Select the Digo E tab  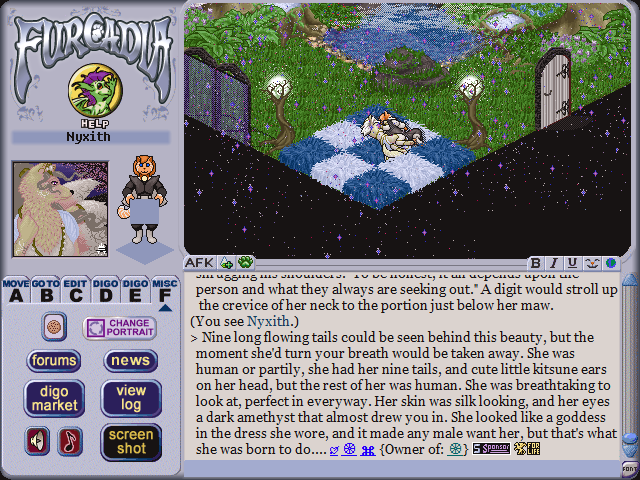coord(135,290)
